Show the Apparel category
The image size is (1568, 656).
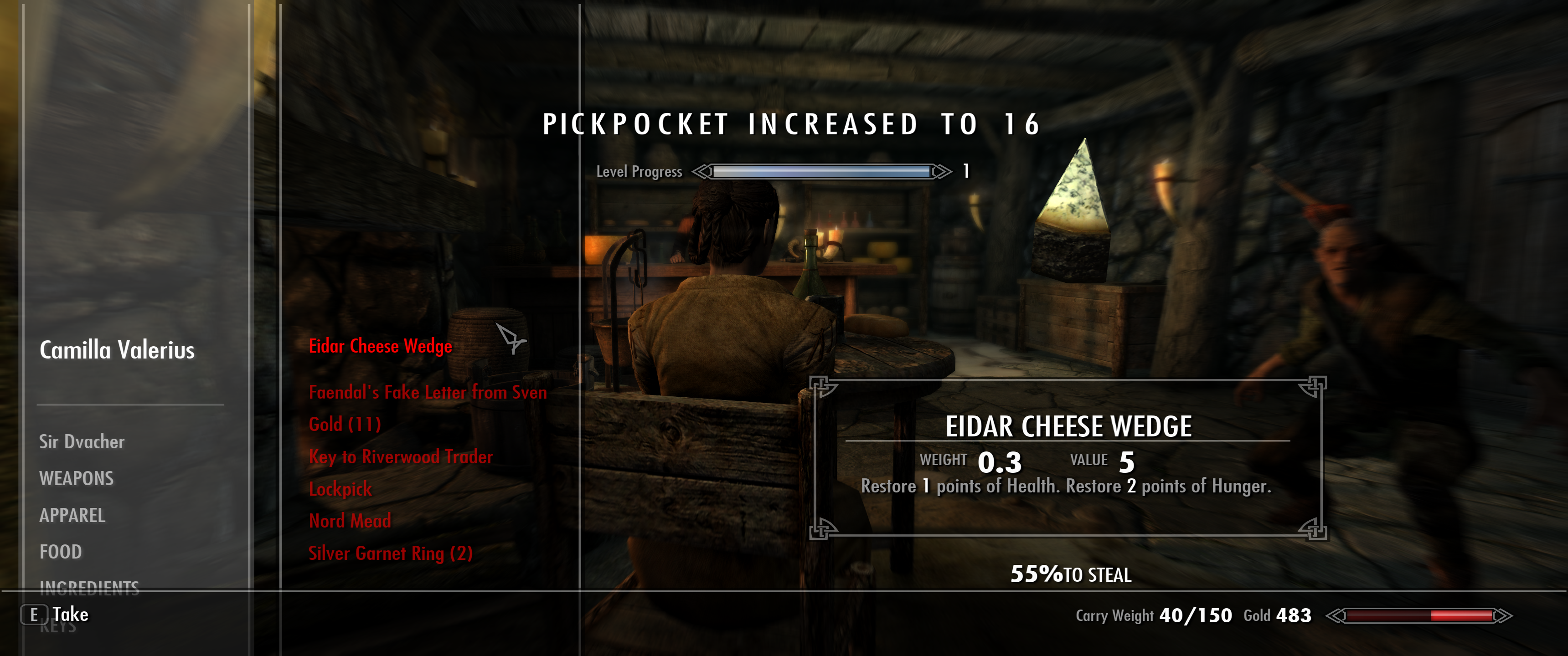72,515
